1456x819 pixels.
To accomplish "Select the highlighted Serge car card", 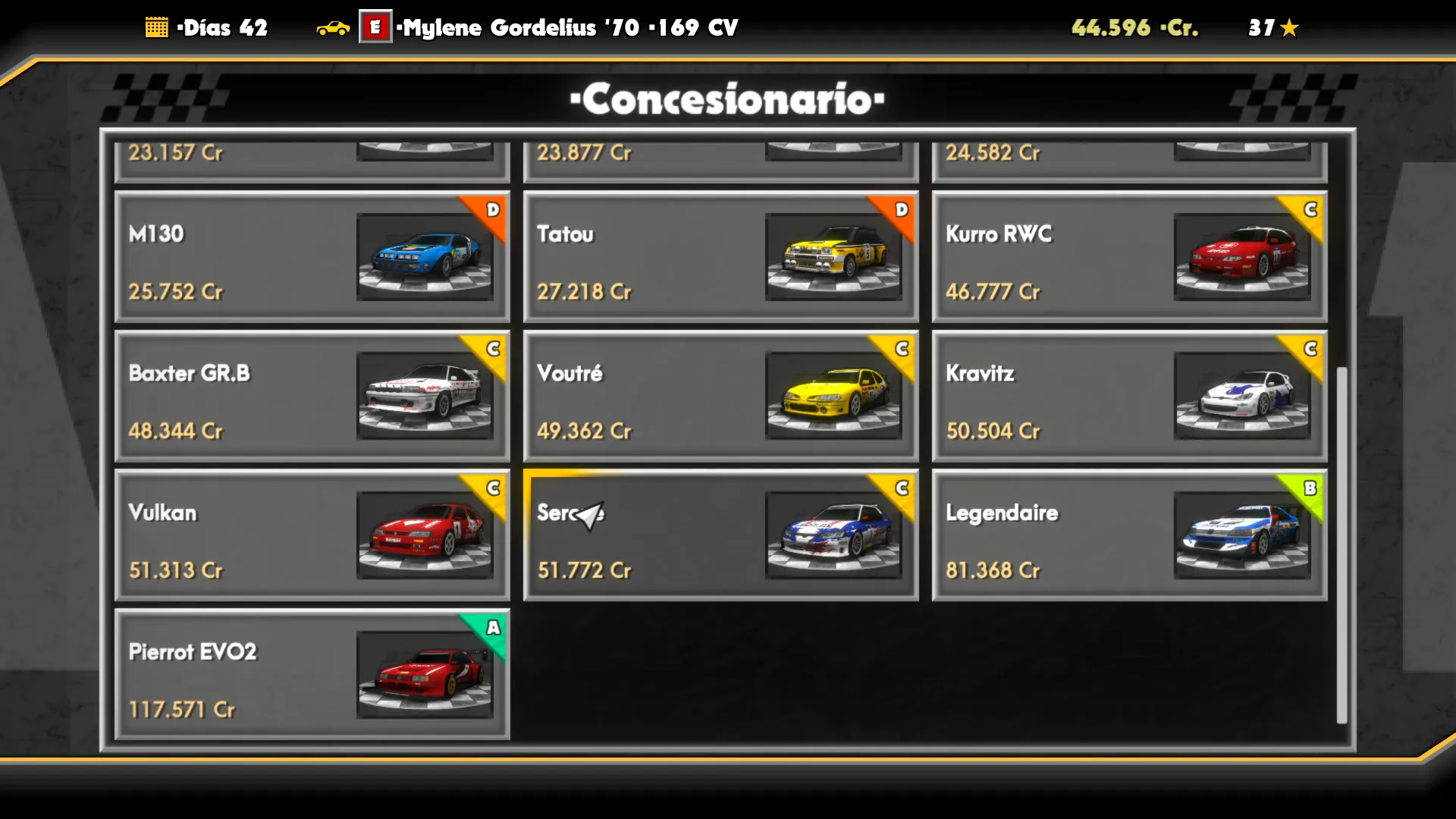I will 720,535.
